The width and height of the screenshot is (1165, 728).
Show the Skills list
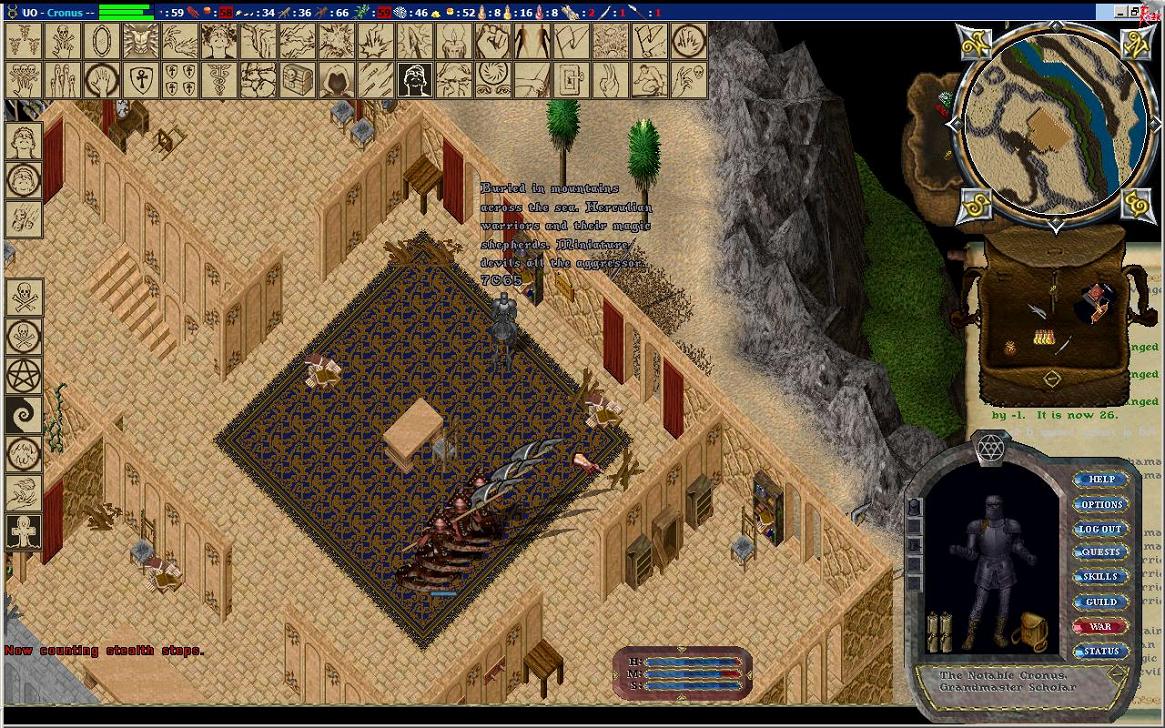coord(1100,577)
